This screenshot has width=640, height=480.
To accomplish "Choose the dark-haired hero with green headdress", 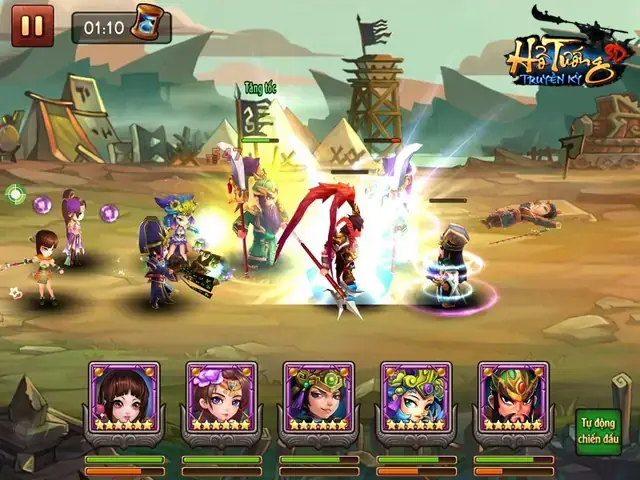I will pyautogui.click(x=318, y=397).
